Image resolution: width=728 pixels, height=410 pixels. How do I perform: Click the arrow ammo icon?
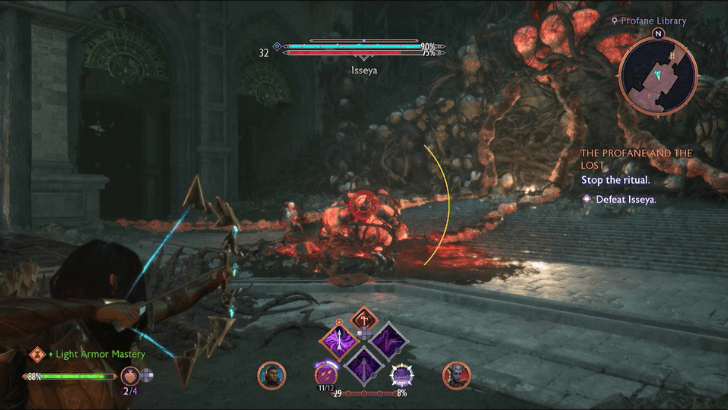(x=327, y=375)
